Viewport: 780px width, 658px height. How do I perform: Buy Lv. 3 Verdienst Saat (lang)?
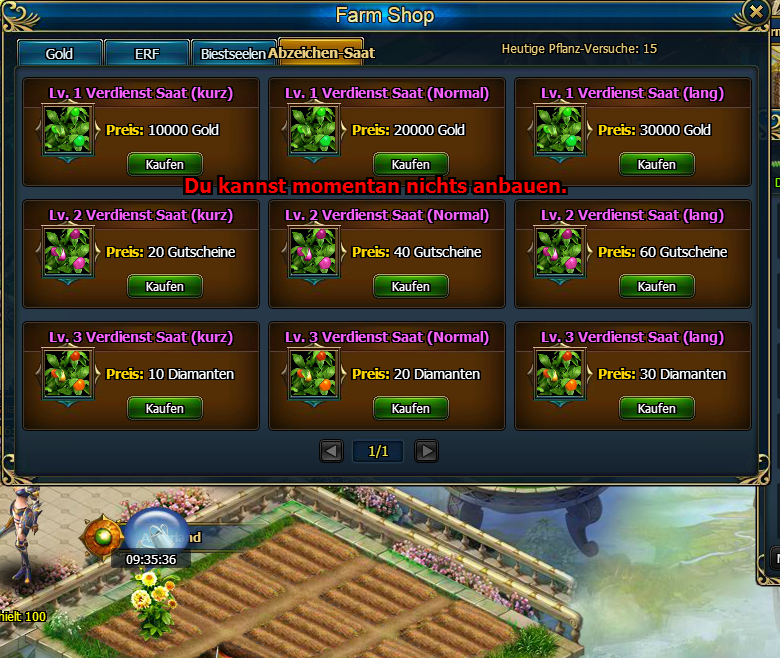[657, 408]
